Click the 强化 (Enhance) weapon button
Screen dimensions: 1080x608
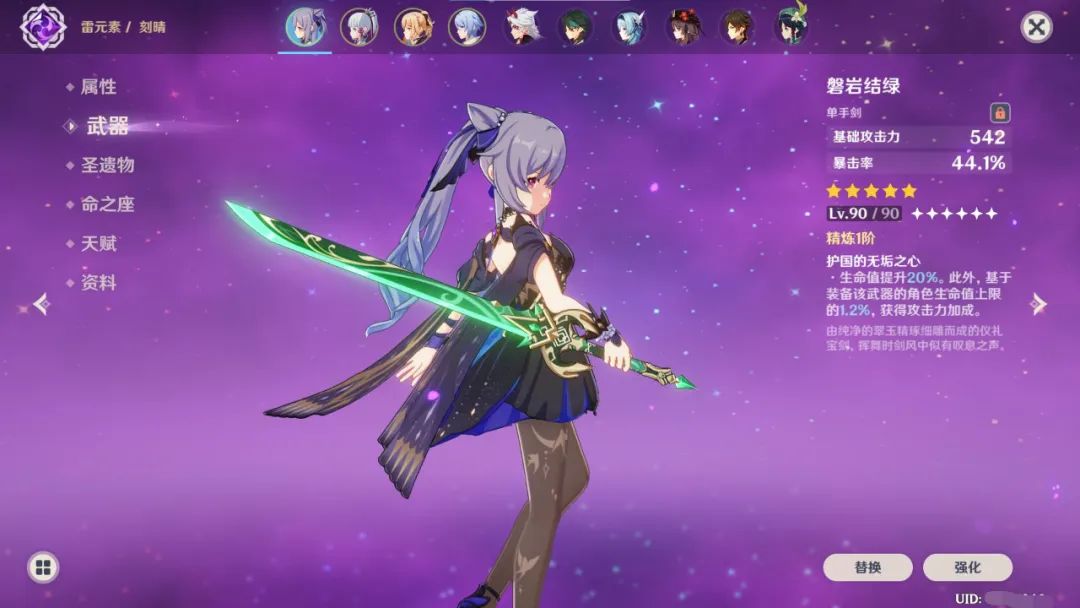coord(967,567)
